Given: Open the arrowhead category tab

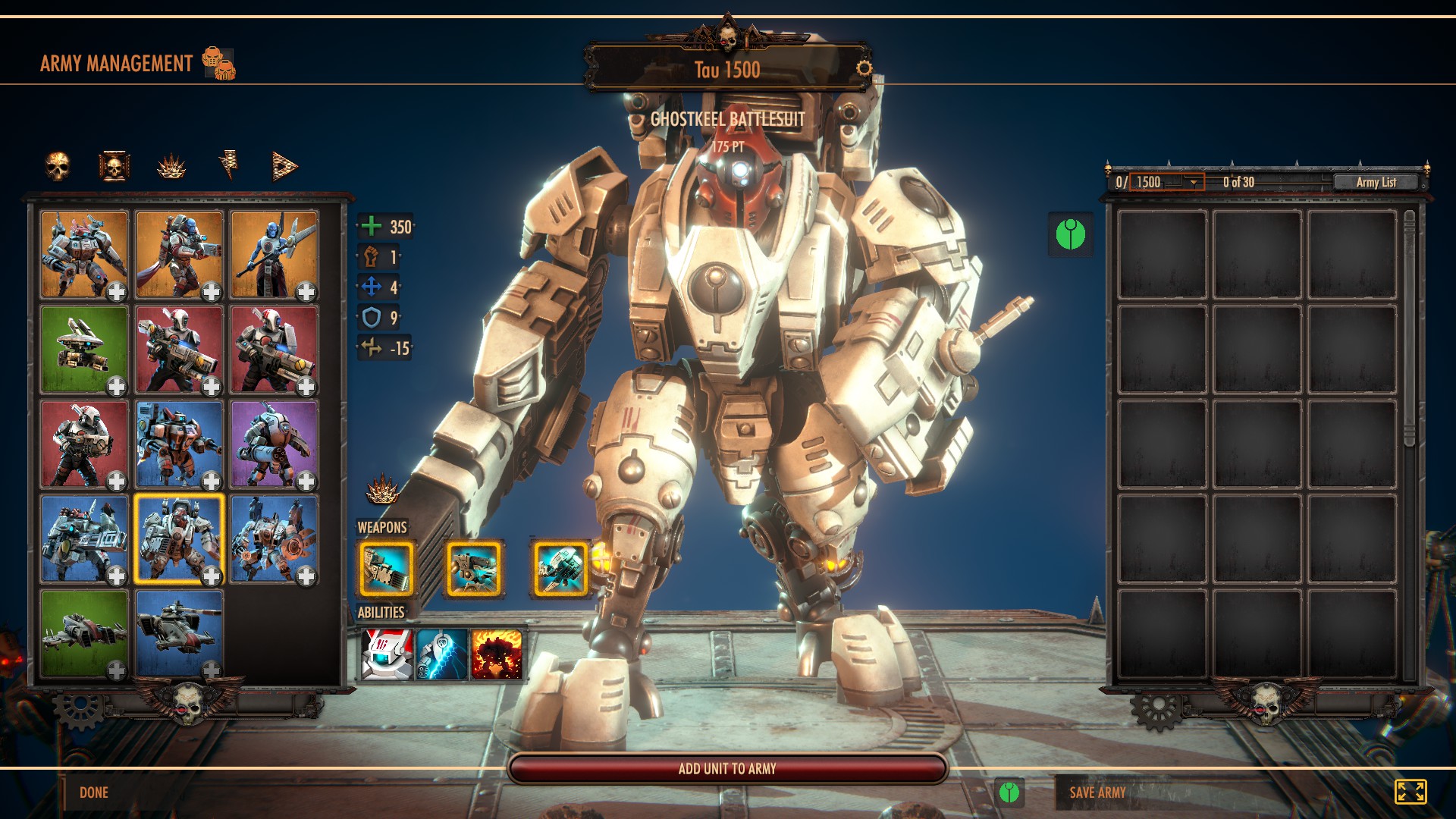Looking at the screenshot, I should pyautogui.click(x=284, y=166).
